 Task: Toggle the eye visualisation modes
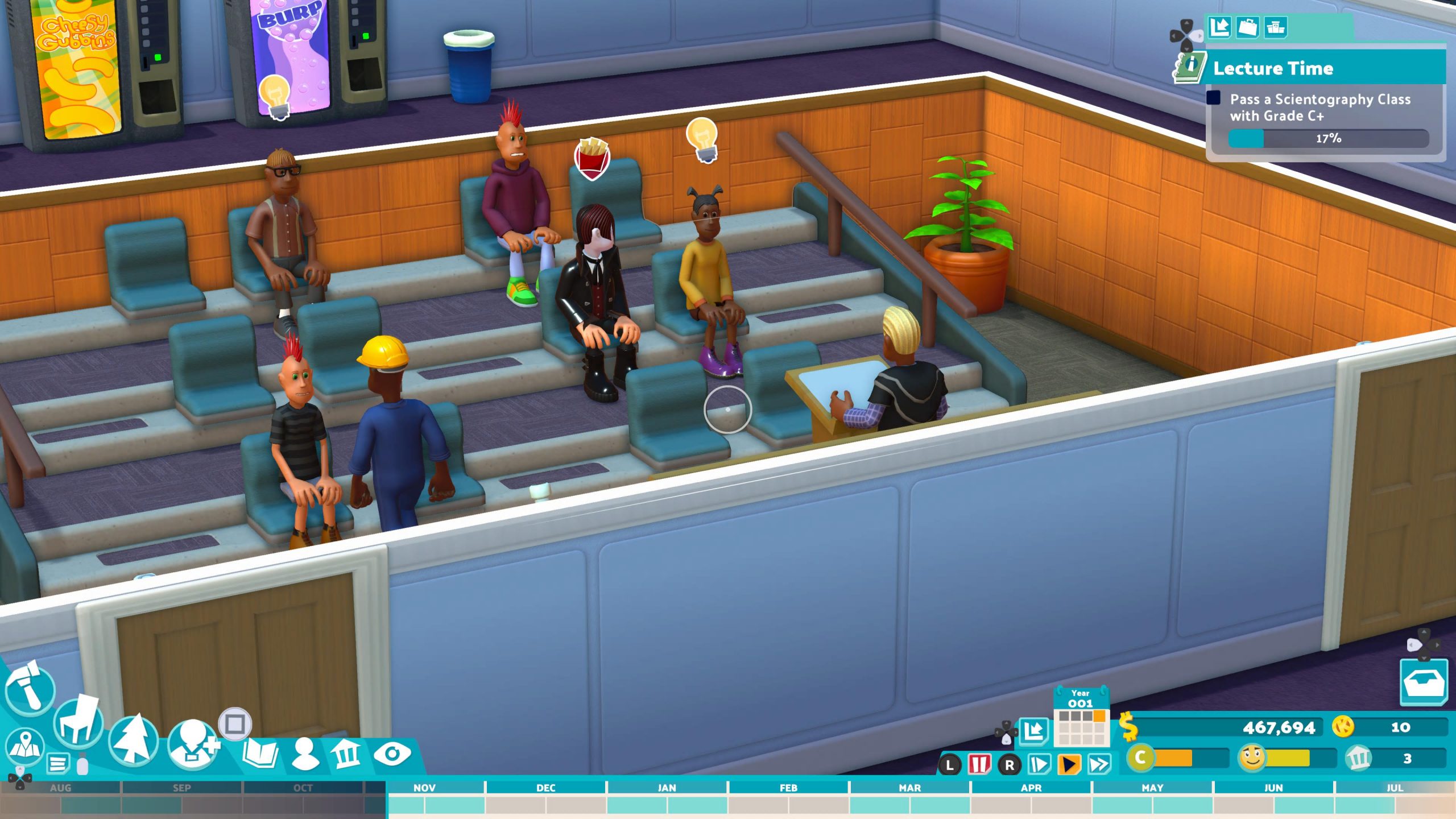(x=392, y=754)
